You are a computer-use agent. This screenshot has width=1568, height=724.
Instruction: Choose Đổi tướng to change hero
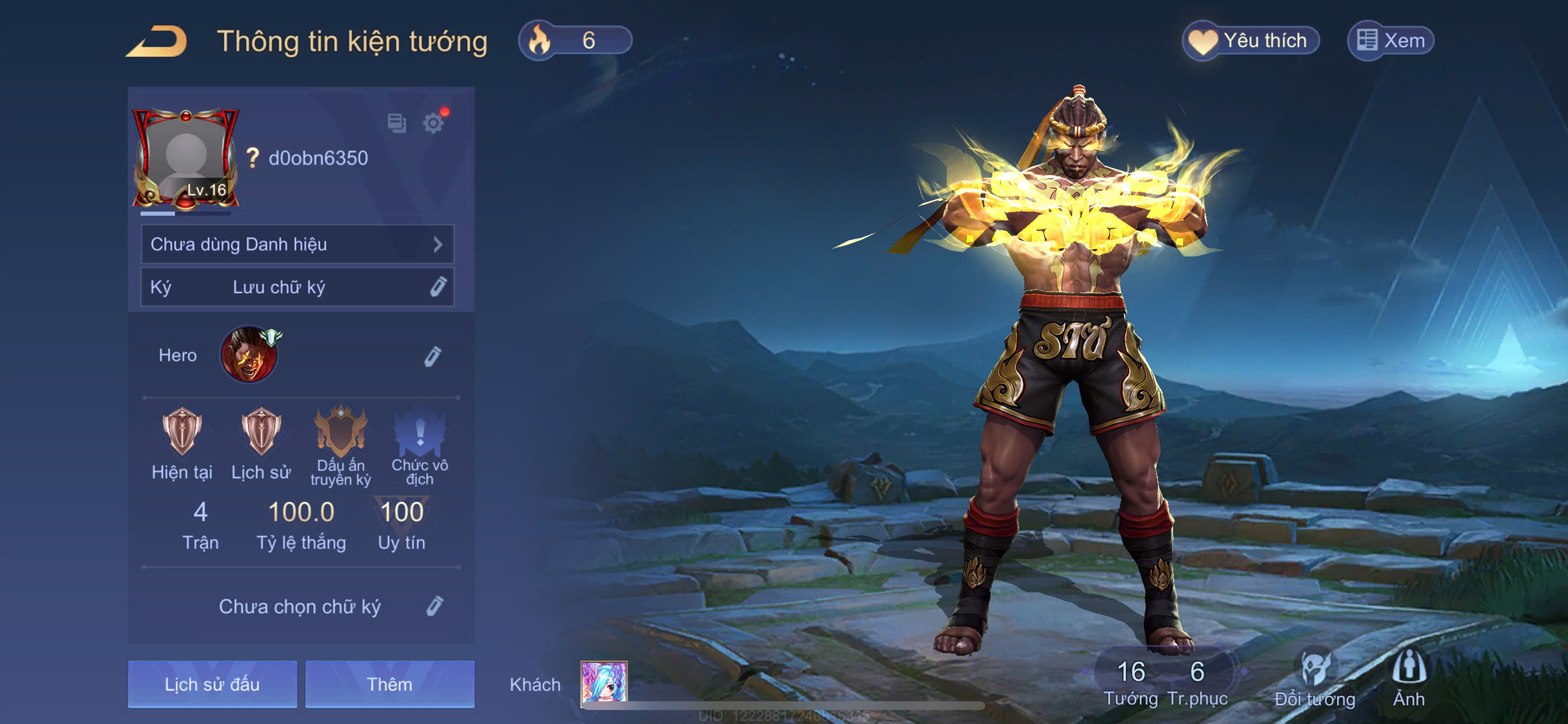[1314, 679]
